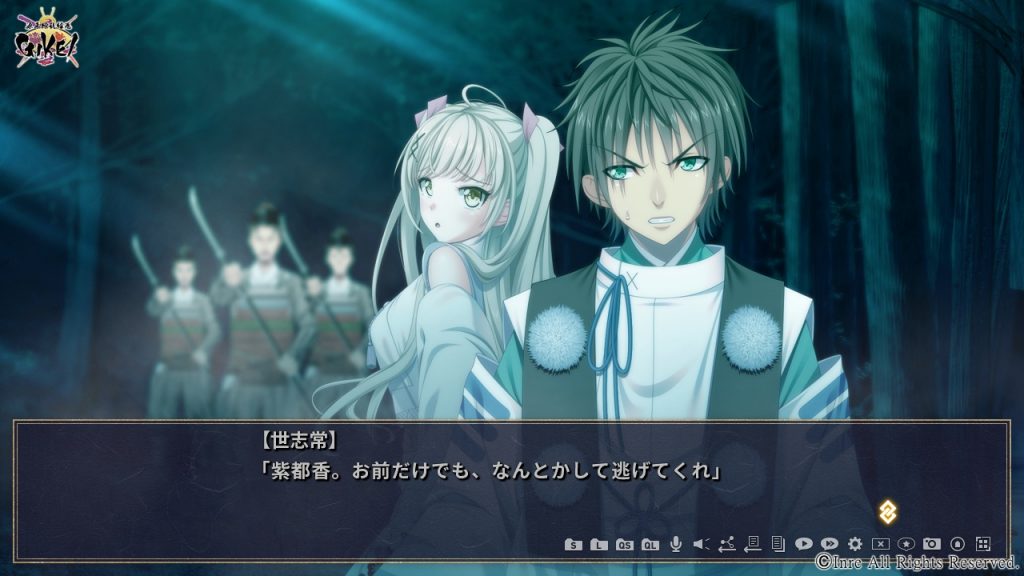Open the gear settings menu
This screenshot has width=1024, height=576.
pos(855,544)
